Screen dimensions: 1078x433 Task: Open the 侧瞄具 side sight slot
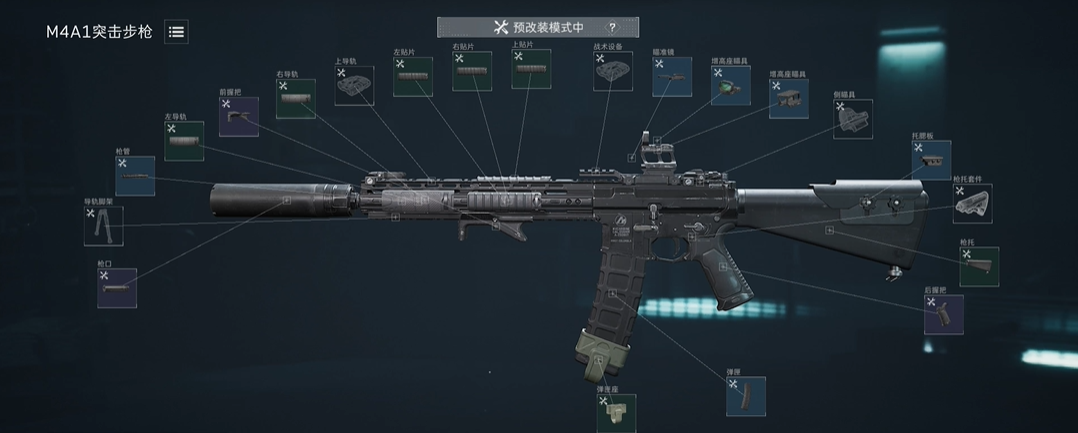coord(852,120)
